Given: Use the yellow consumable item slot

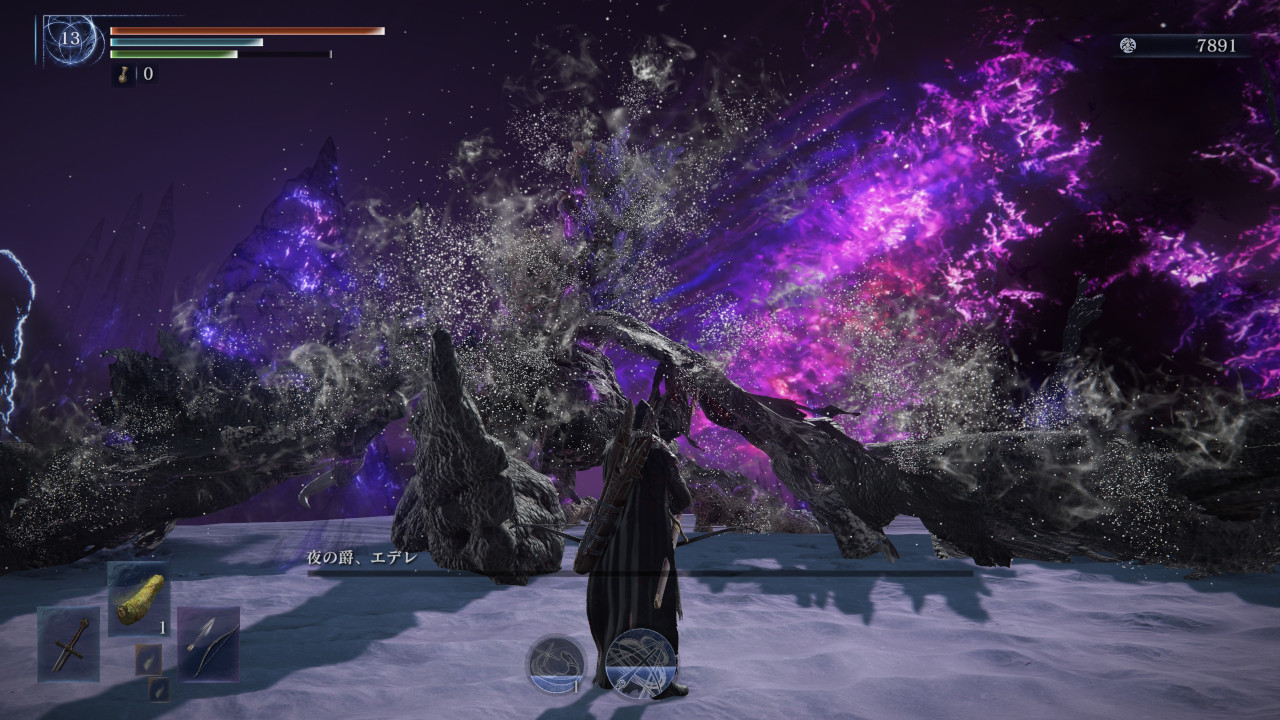Looking at the screenshot, I should tap(139, 598).
